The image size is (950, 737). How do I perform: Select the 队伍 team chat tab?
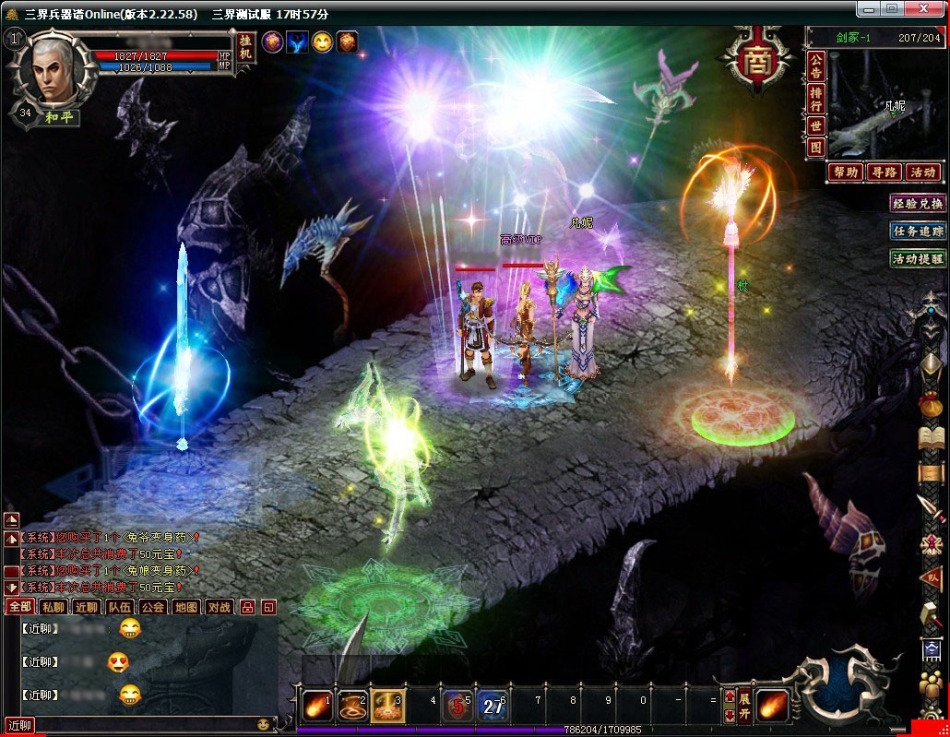pyautogui.click(x=120, y=607)
